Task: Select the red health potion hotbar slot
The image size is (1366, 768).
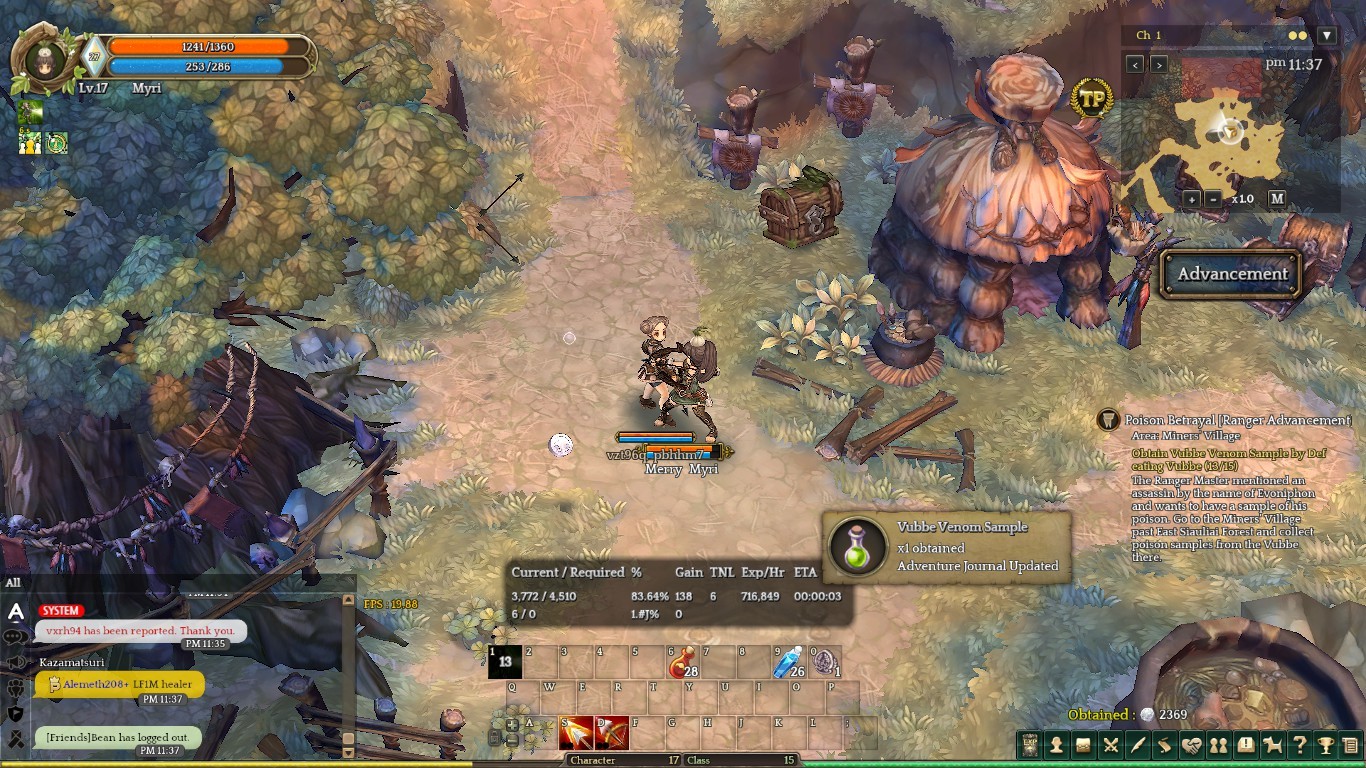Action: coord(684,662)
